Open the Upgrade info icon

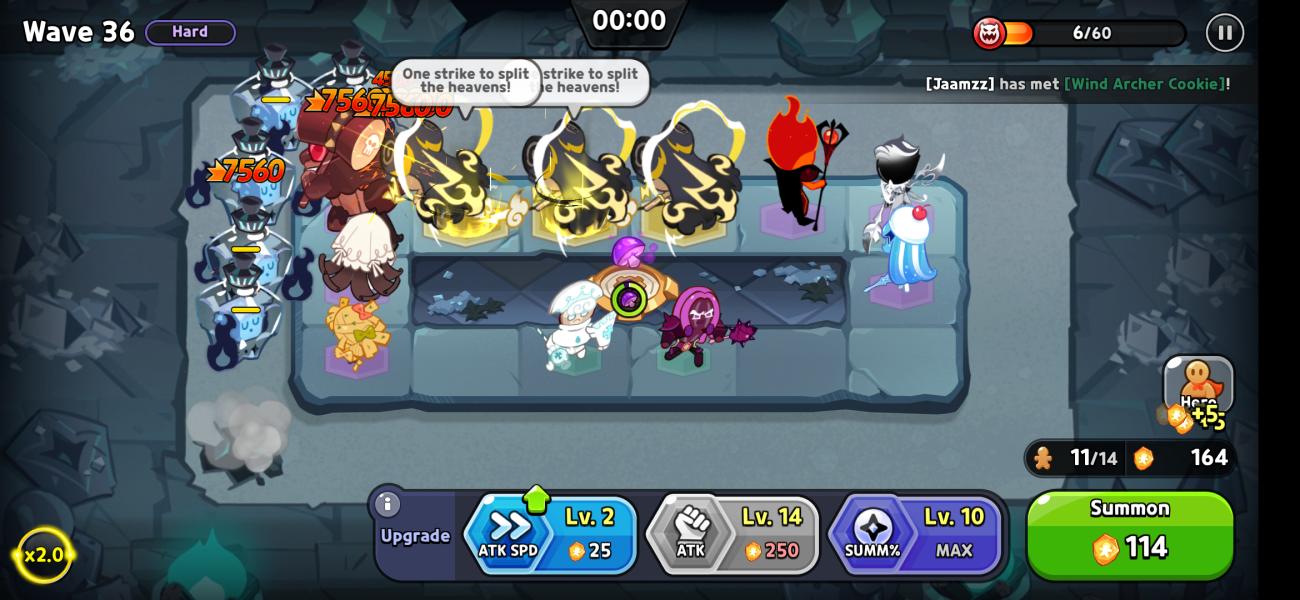tap(387, 505)
